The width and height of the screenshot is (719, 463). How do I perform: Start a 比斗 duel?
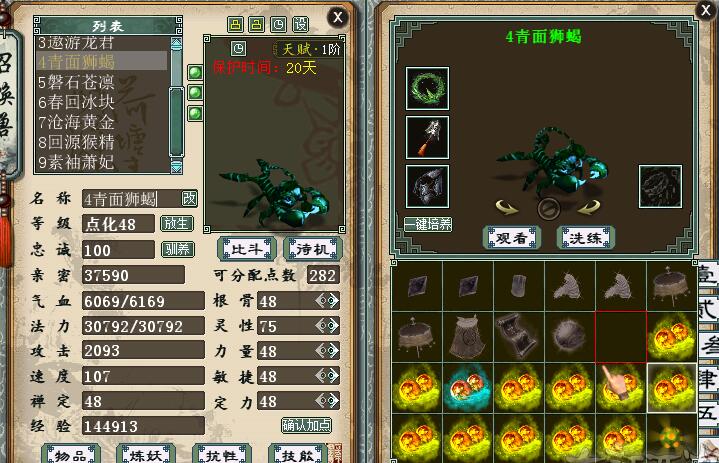point(243,248)
